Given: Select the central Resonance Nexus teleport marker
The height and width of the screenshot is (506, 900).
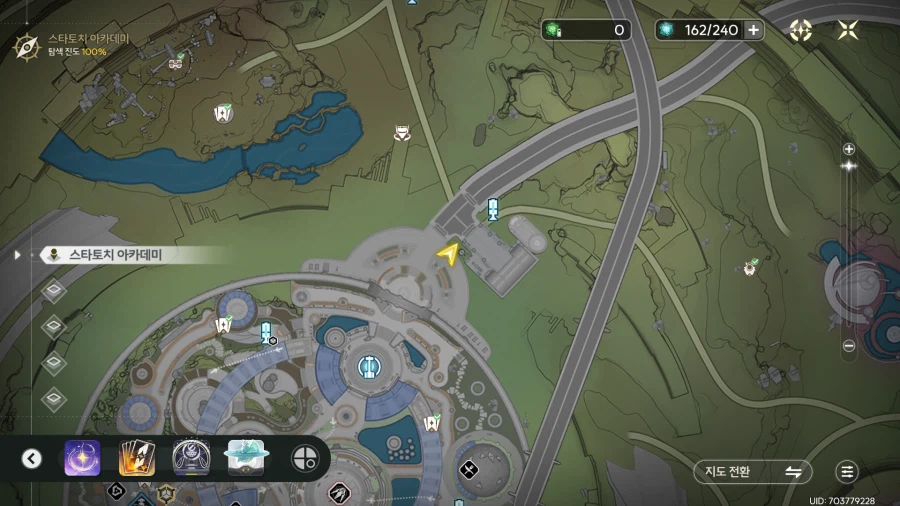Looking at the screenshot, I should pyautogui.click(x=370, y=366).
